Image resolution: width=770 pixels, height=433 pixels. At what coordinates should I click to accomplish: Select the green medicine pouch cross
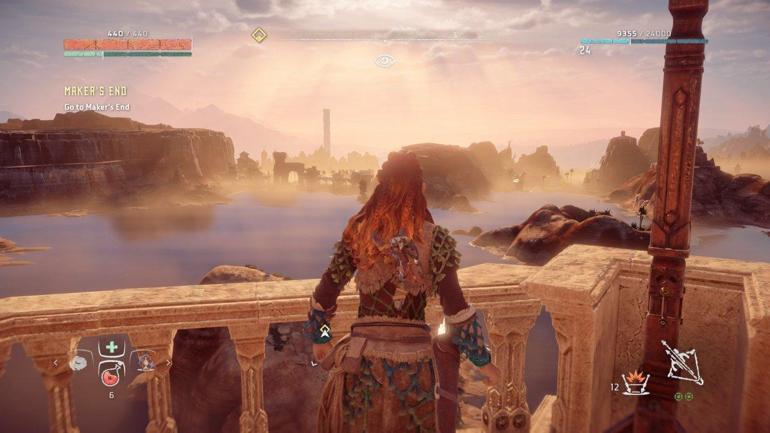pyautogui.click(x=111, y=348)
